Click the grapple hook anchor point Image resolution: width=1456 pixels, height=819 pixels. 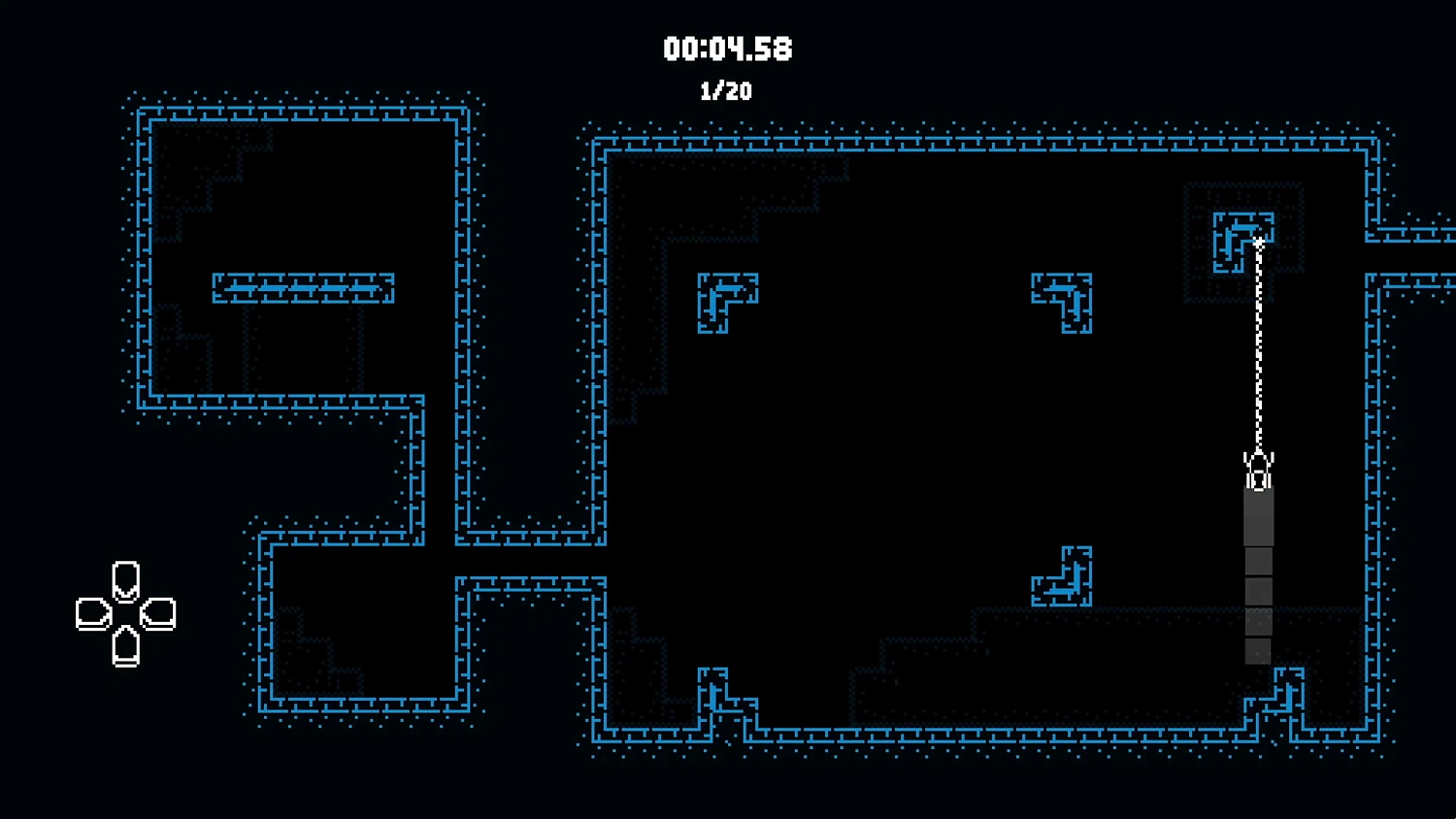coord(1259,243)
